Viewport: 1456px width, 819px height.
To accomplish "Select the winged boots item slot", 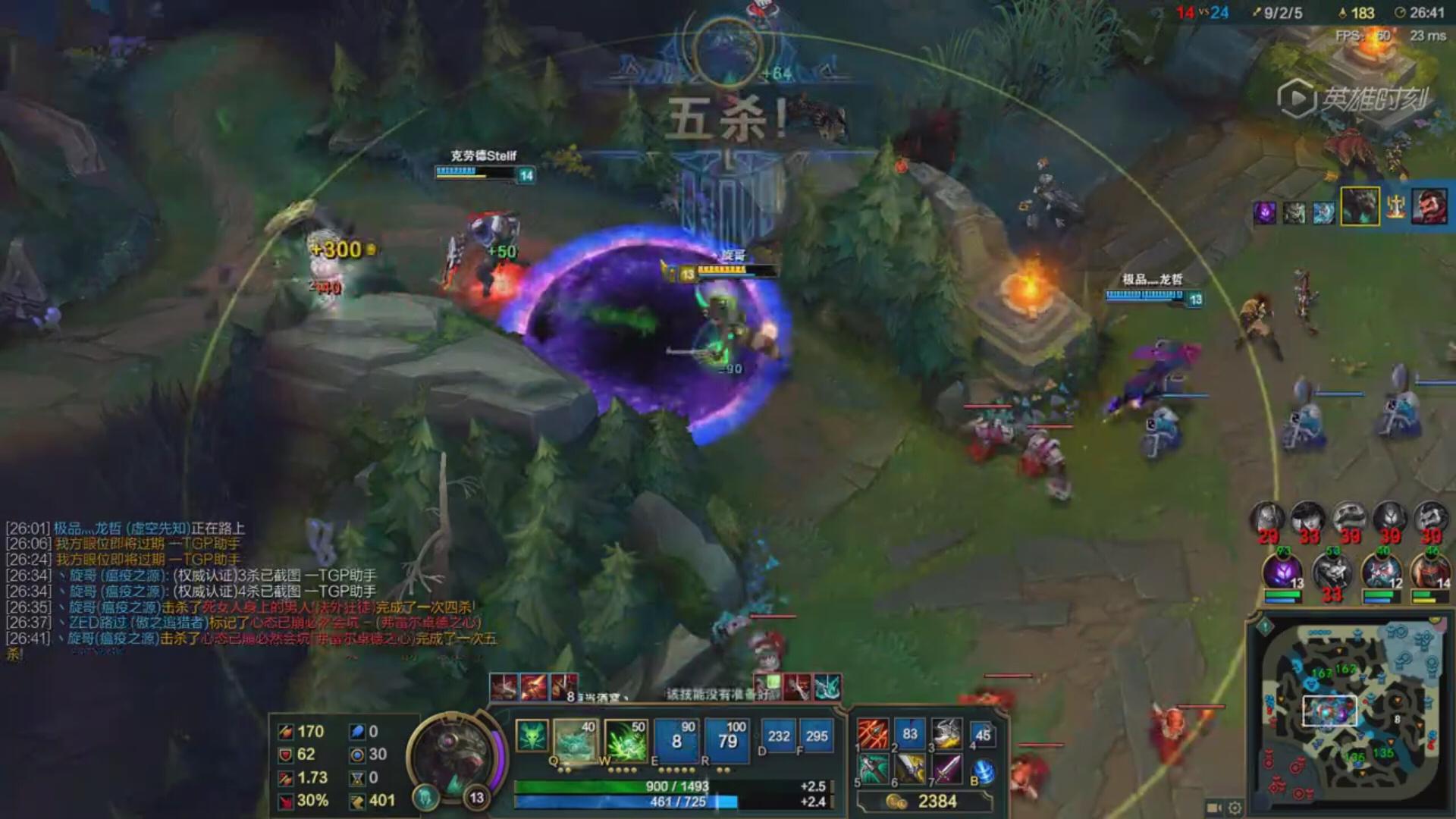I will click(946, 734).
